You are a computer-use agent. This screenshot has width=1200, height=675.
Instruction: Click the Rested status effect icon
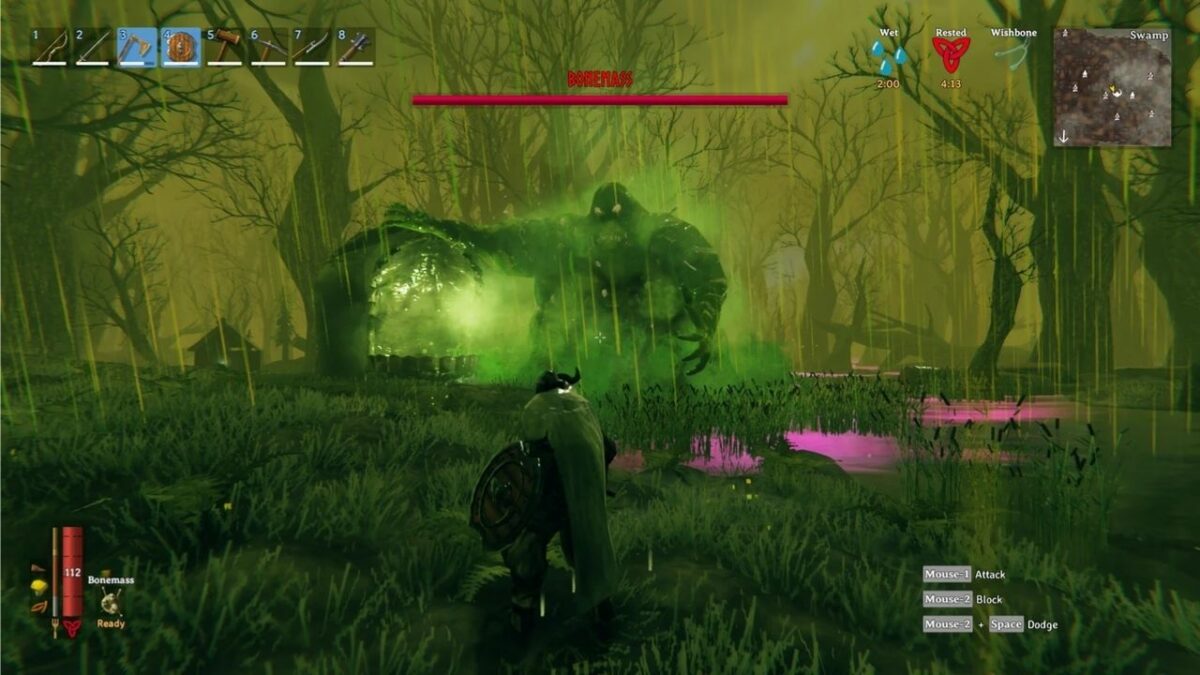(x=950, y=56)
